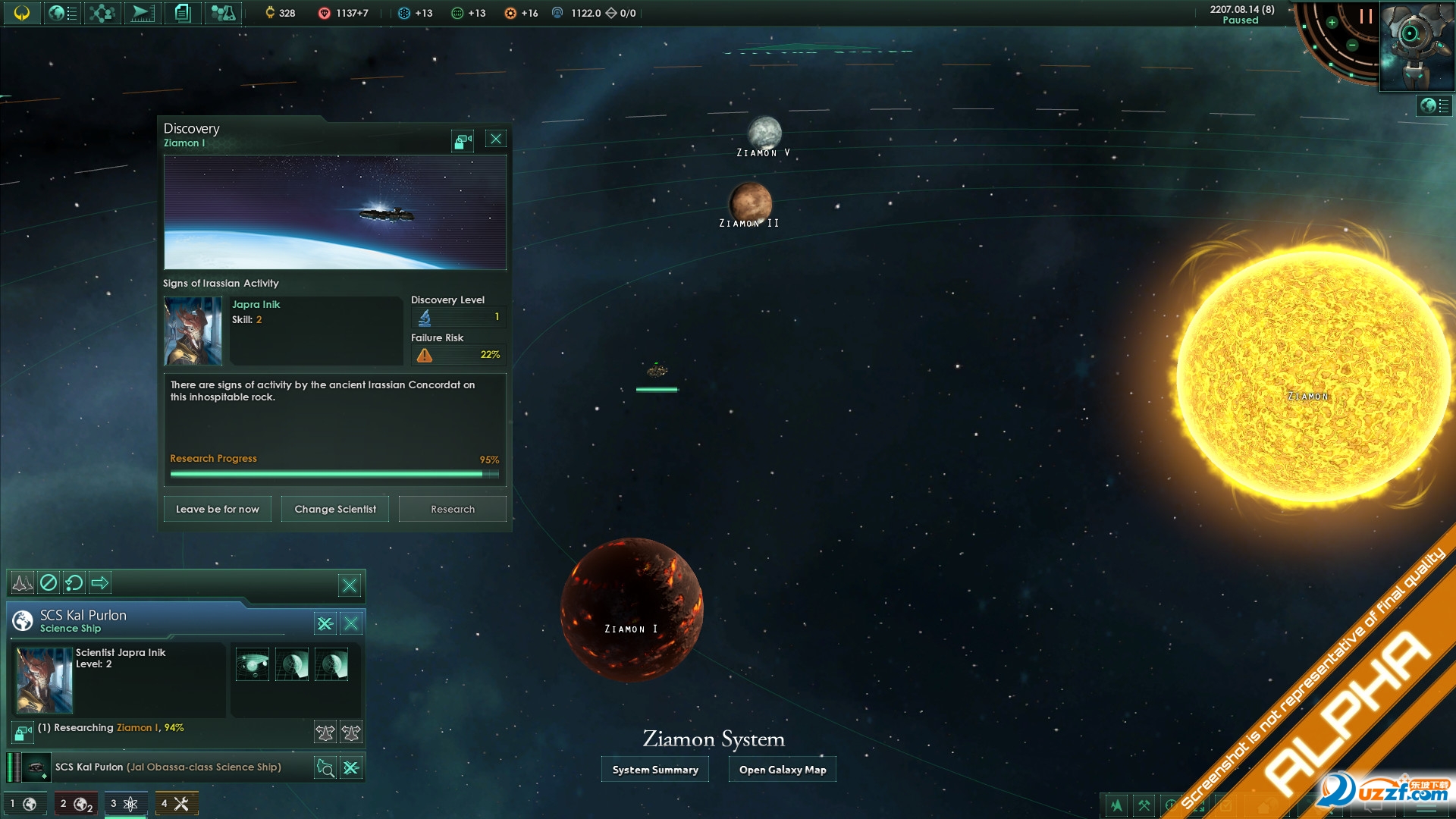Open ship details magnifier for SCS Kal Purlon
Screen dimensions: 1456x819
tap(325, 767)
